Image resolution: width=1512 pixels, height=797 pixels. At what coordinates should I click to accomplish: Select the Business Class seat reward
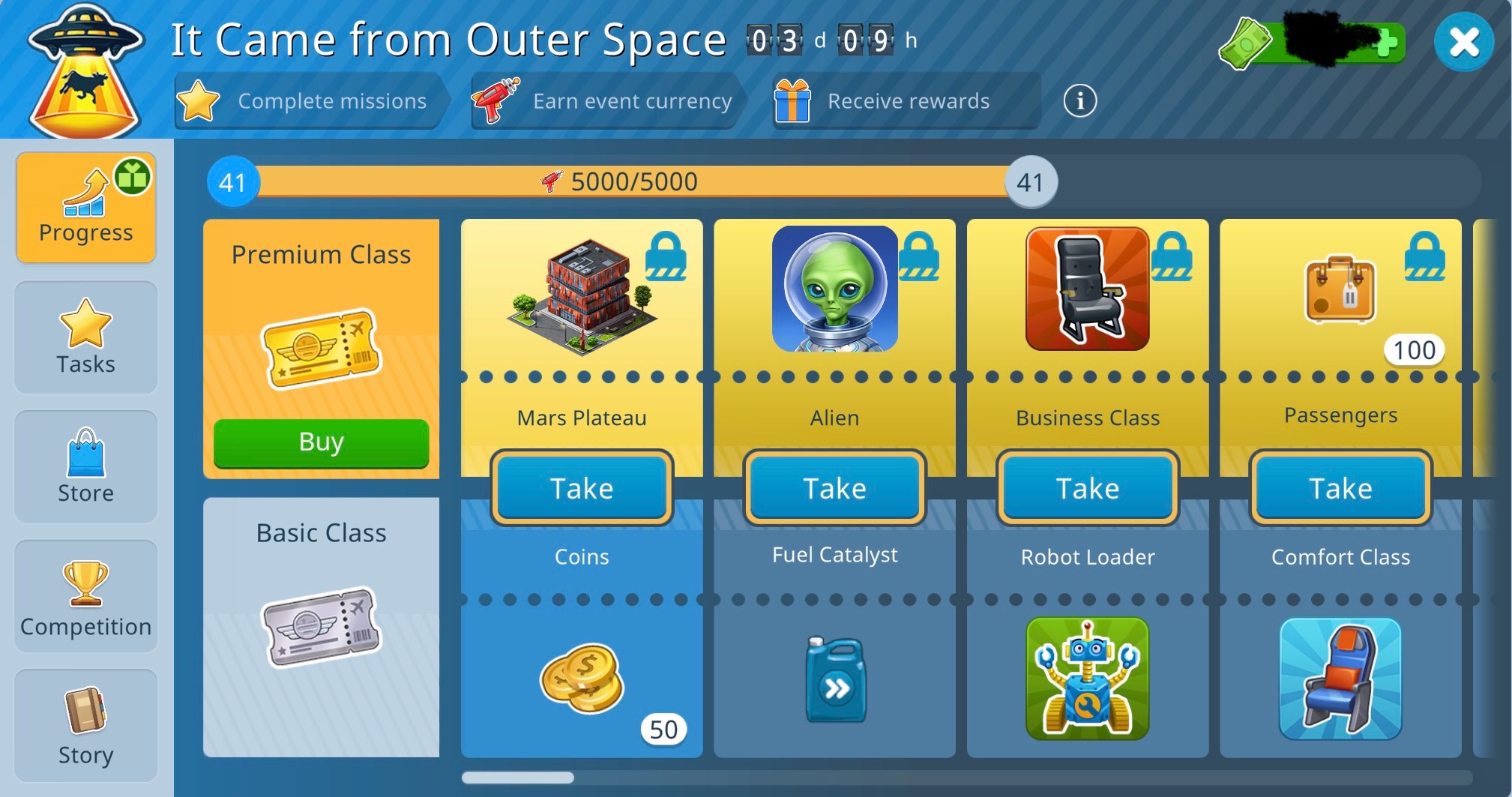pos(1087,289)
